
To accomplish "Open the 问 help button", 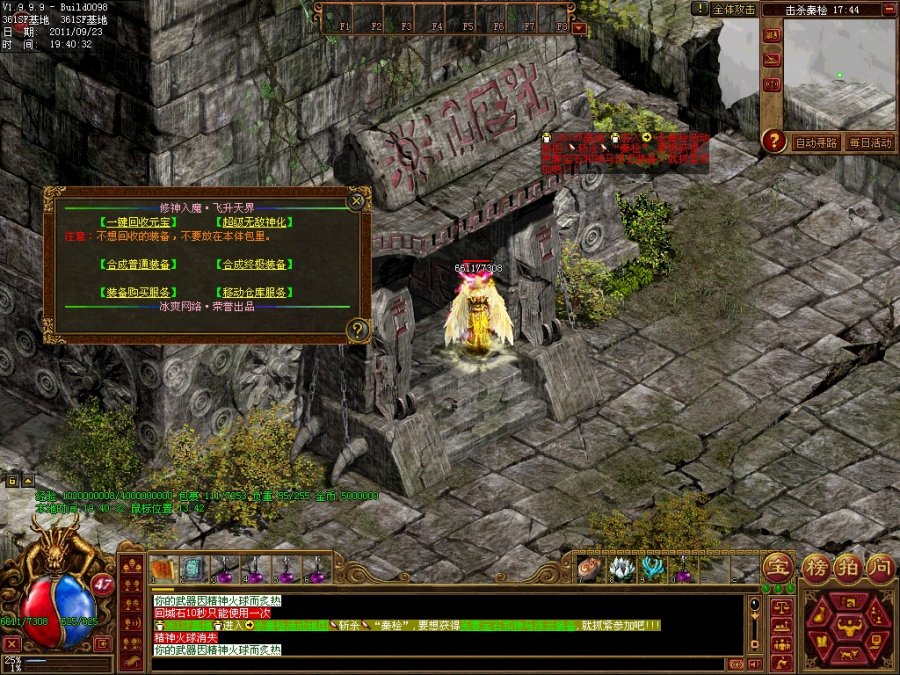I will point(879,567).
